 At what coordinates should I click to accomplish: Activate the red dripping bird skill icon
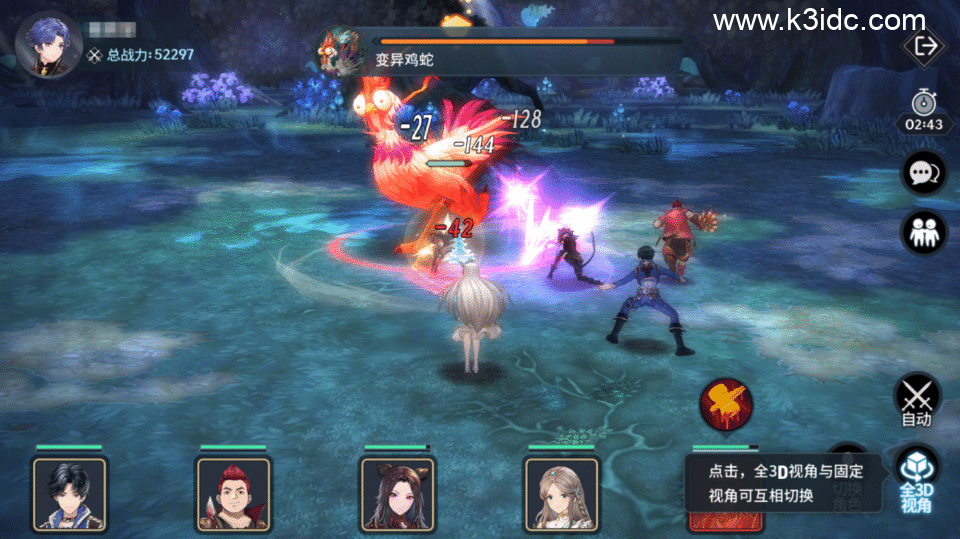point(726,405)
